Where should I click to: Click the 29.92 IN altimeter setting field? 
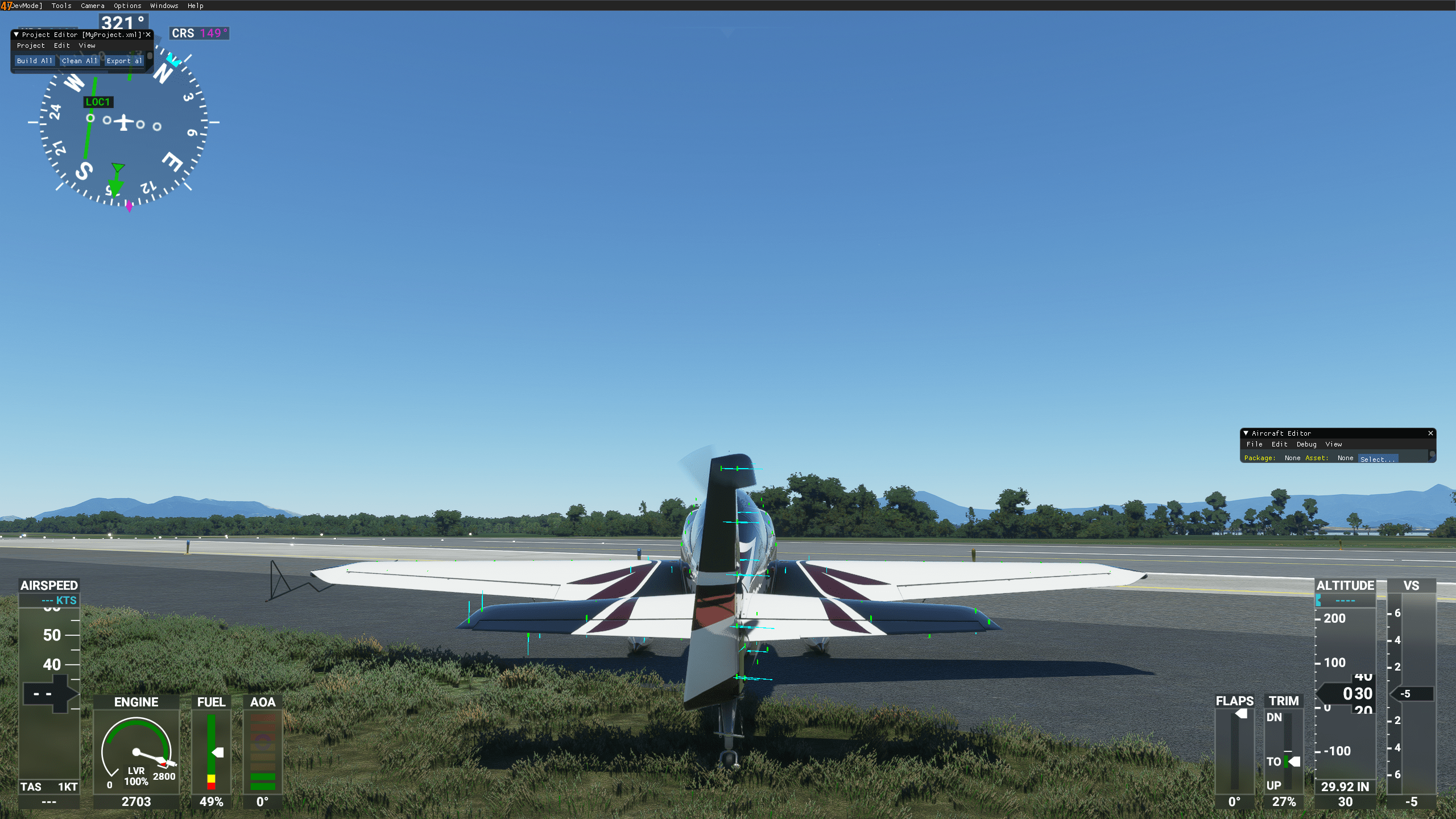pos(1345,787)
